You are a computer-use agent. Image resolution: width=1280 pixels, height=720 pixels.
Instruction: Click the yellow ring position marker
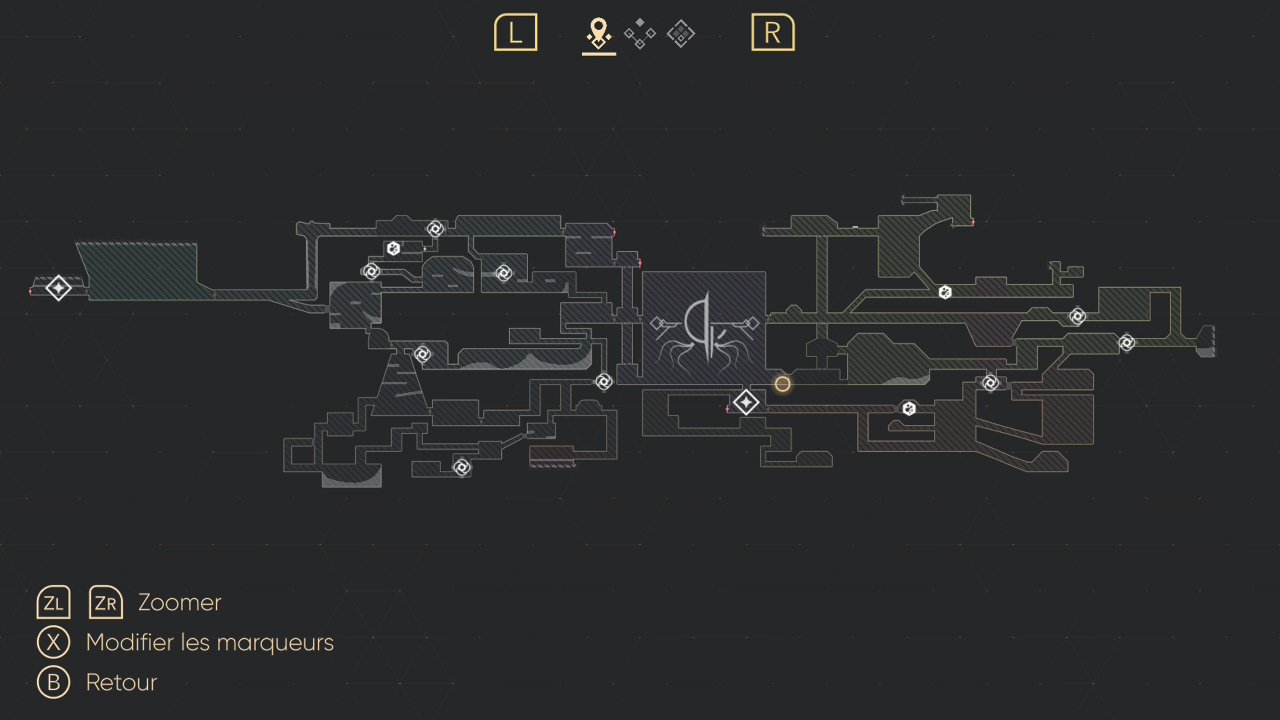[x=783, y=384]
